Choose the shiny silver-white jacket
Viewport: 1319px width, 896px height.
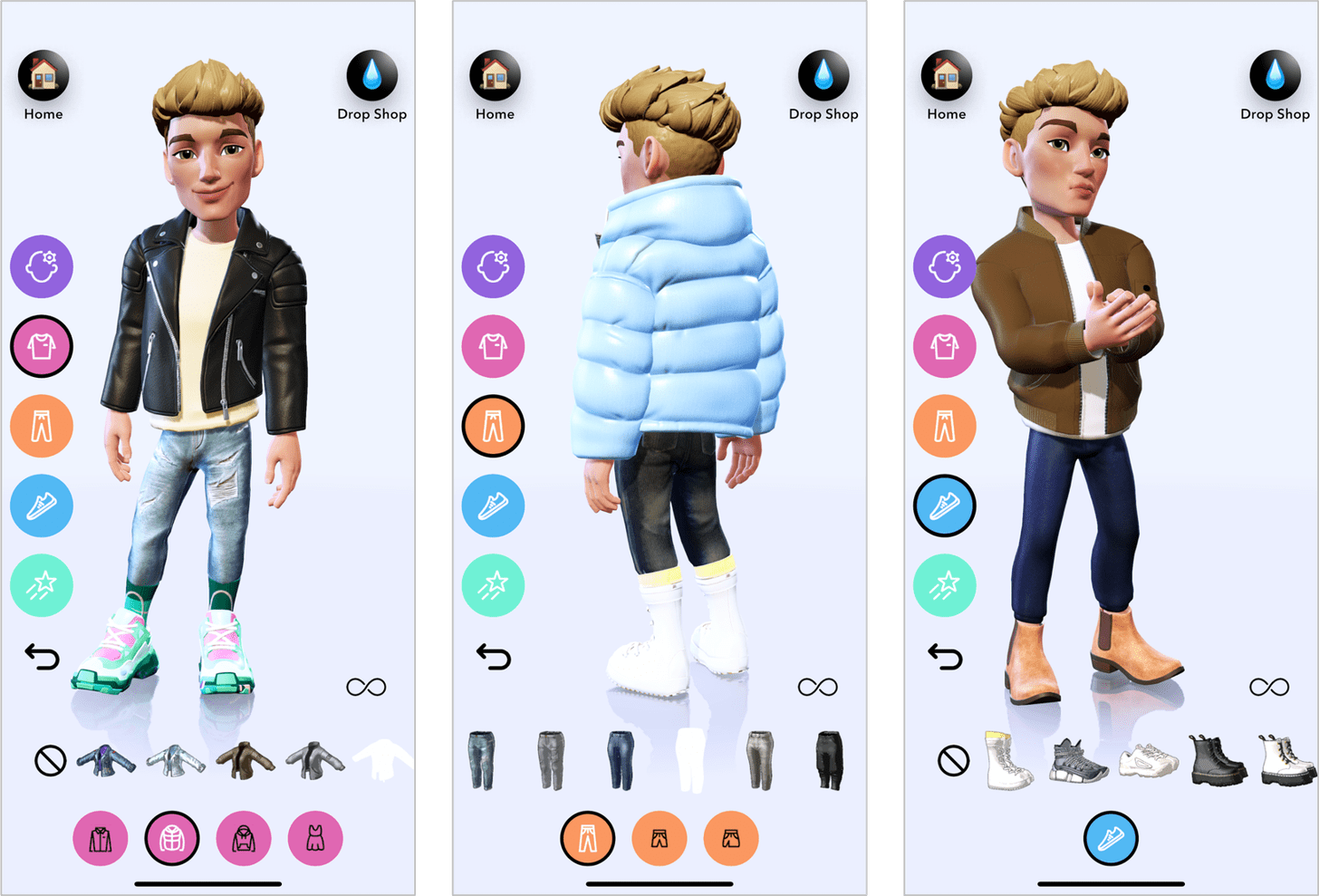(x=176, y=761)
